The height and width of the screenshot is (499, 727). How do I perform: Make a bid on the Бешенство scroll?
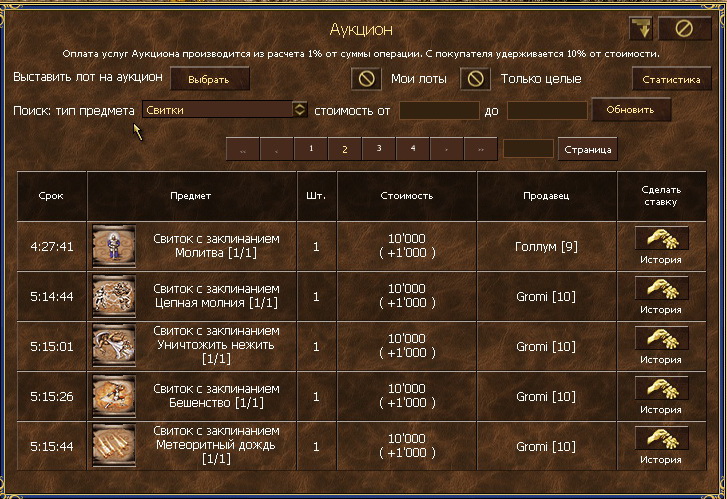(x=661, y=388)
